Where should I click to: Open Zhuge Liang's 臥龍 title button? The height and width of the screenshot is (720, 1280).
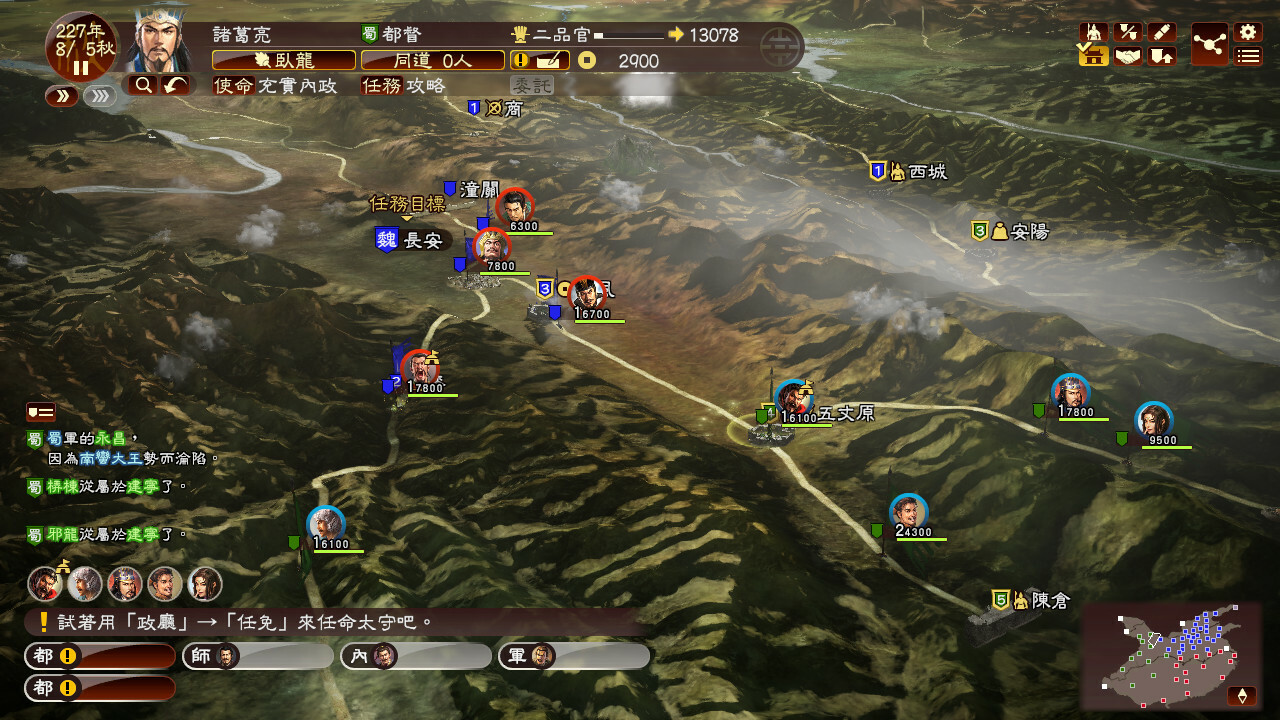coord(284,60)
